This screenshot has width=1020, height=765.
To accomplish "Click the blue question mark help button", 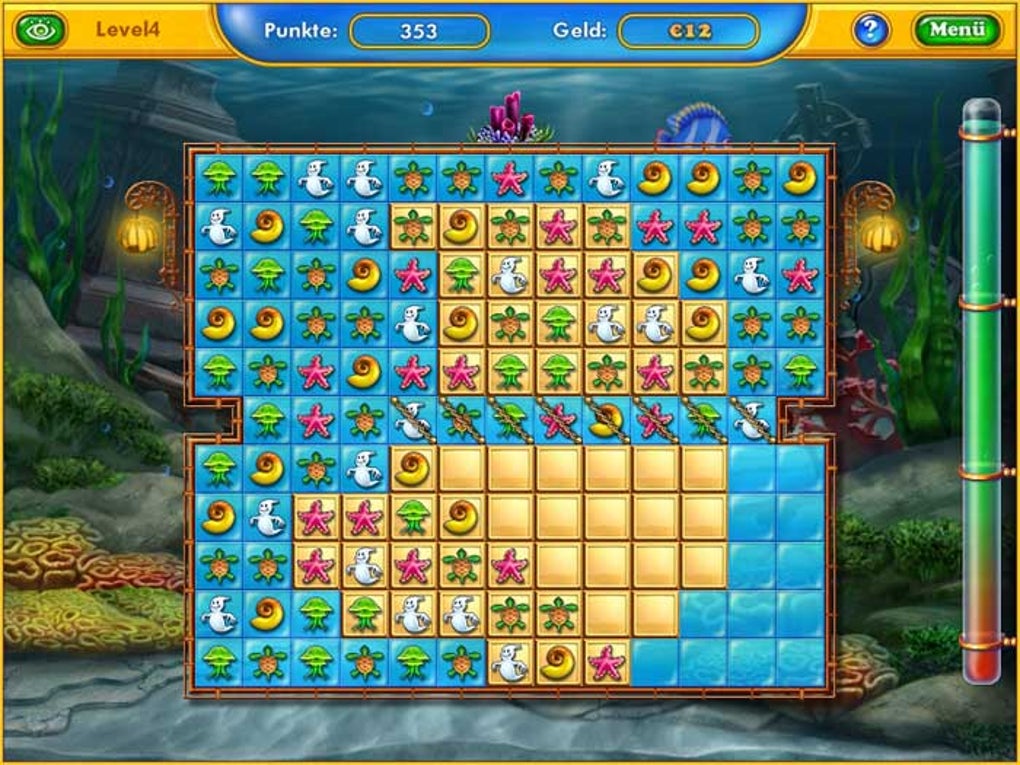I will (870, 30).
